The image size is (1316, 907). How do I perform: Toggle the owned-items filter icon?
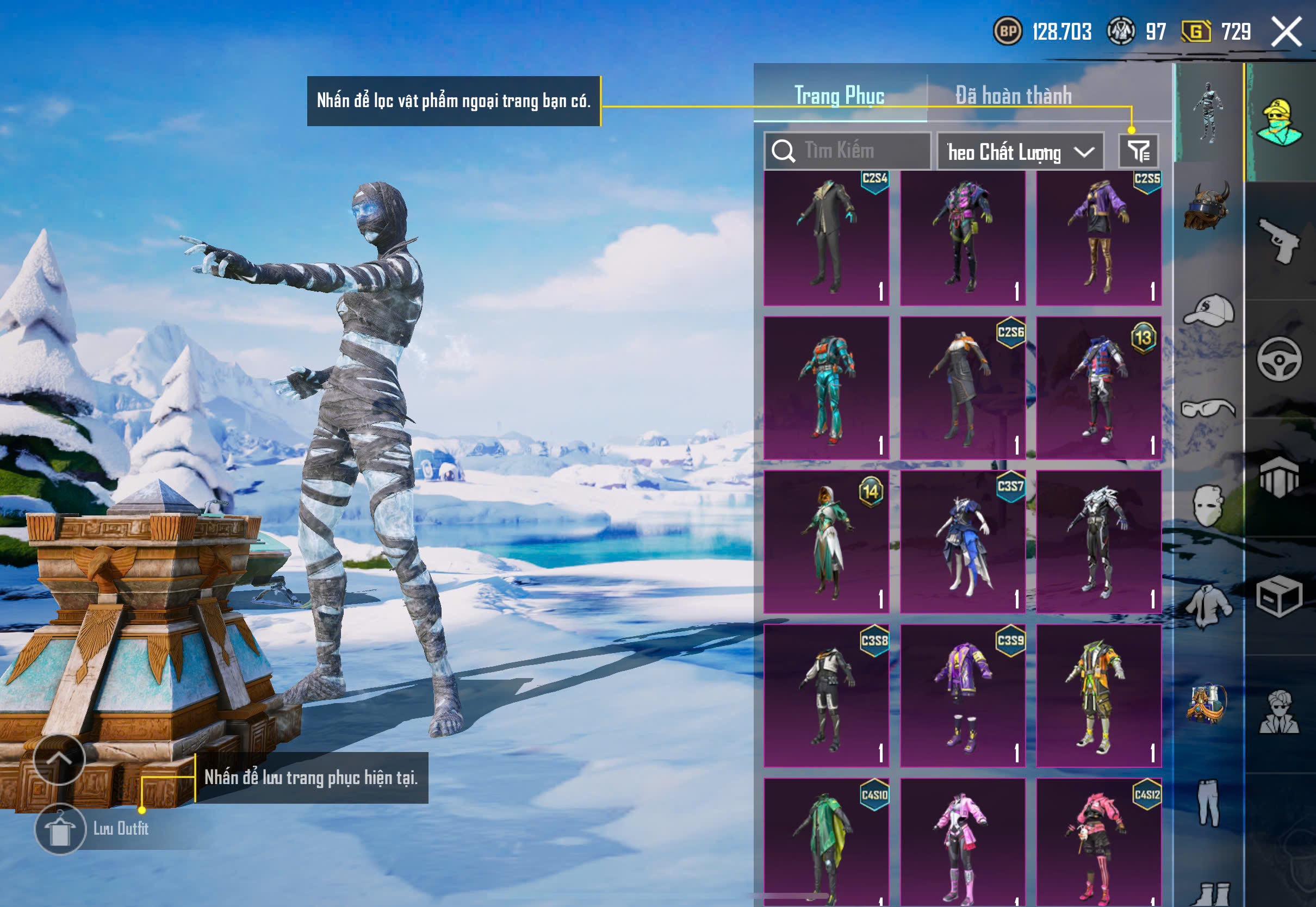[x=1139, y=151]
